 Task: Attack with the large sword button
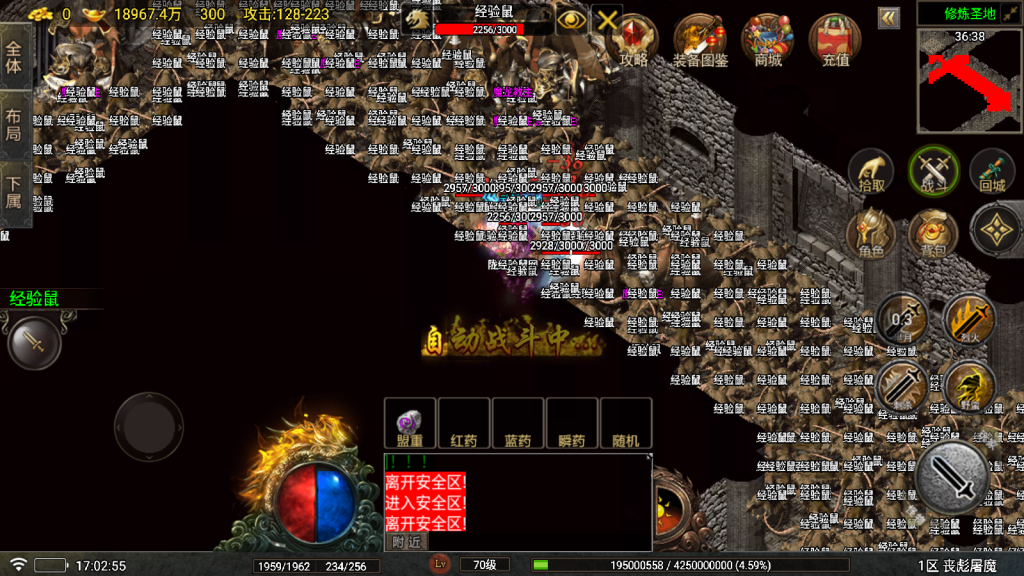(x=953, y=479)
